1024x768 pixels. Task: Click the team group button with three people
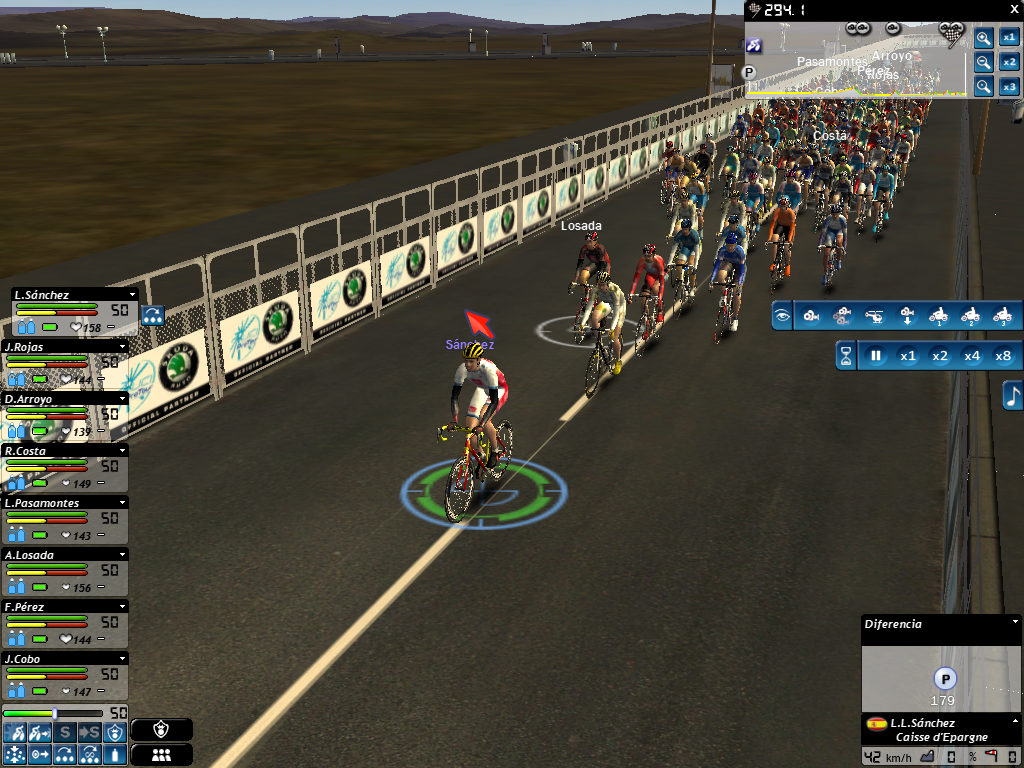coord(161,754)
